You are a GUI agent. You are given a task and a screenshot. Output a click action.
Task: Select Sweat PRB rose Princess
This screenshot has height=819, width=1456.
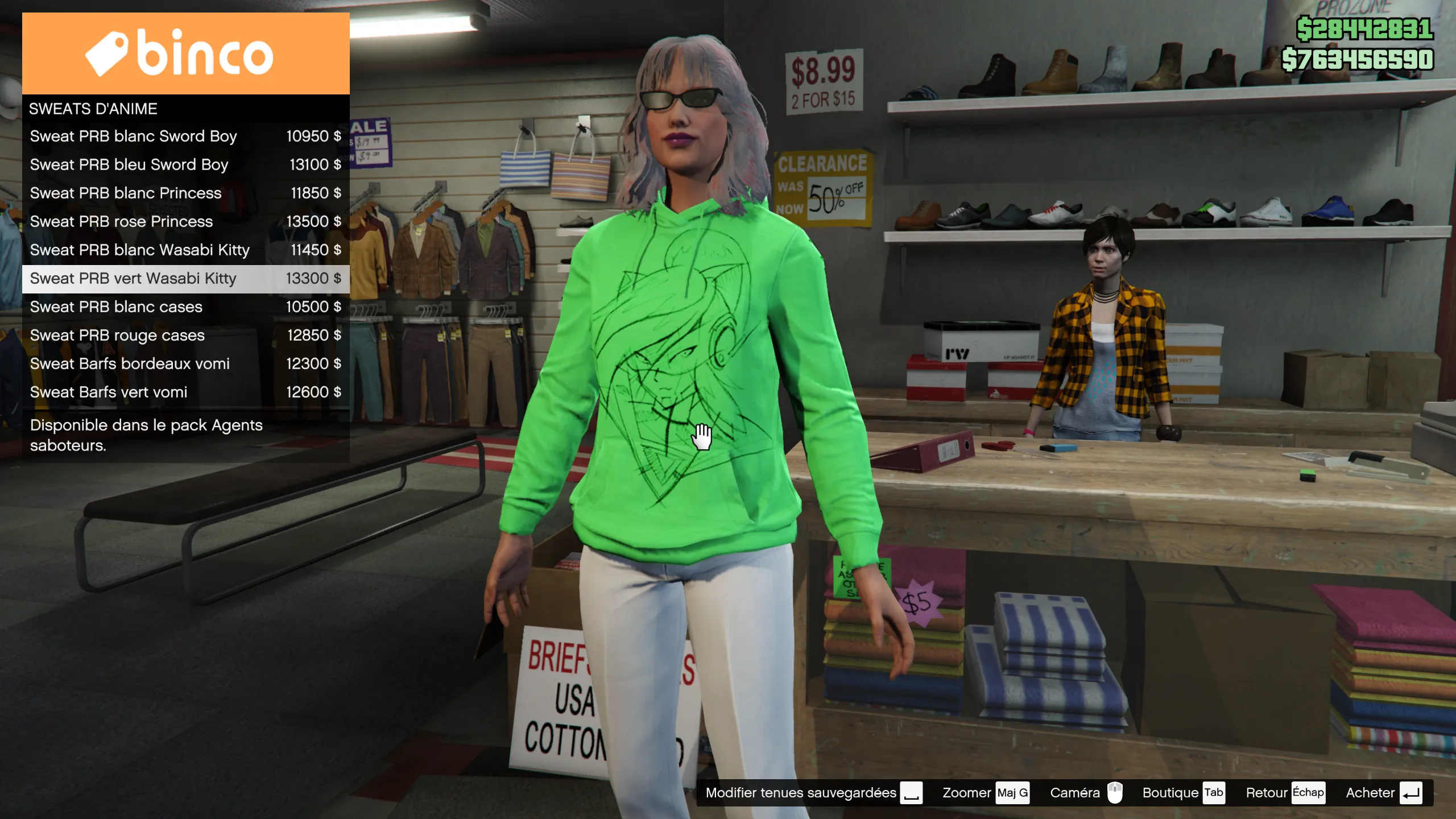185,222
